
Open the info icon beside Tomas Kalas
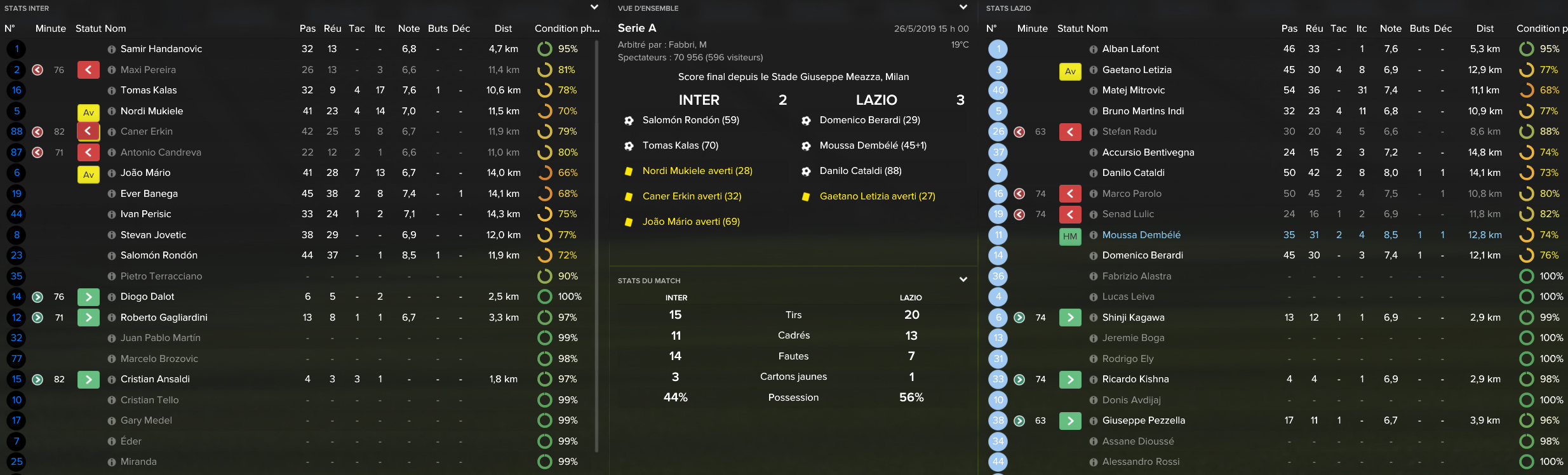point(112,91)
